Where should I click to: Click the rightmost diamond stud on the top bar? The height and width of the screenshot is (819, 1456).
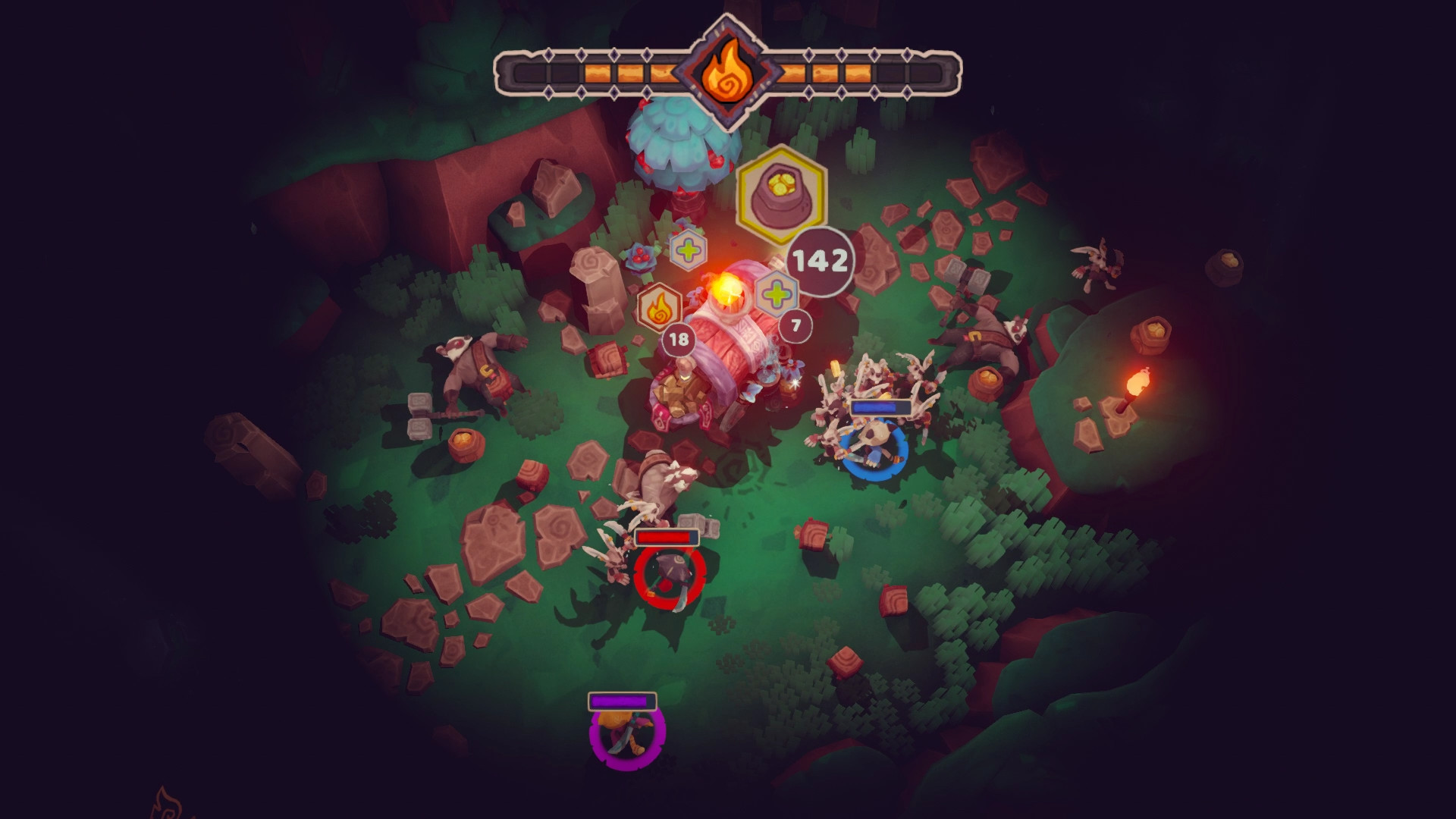[x=905, y=53]
